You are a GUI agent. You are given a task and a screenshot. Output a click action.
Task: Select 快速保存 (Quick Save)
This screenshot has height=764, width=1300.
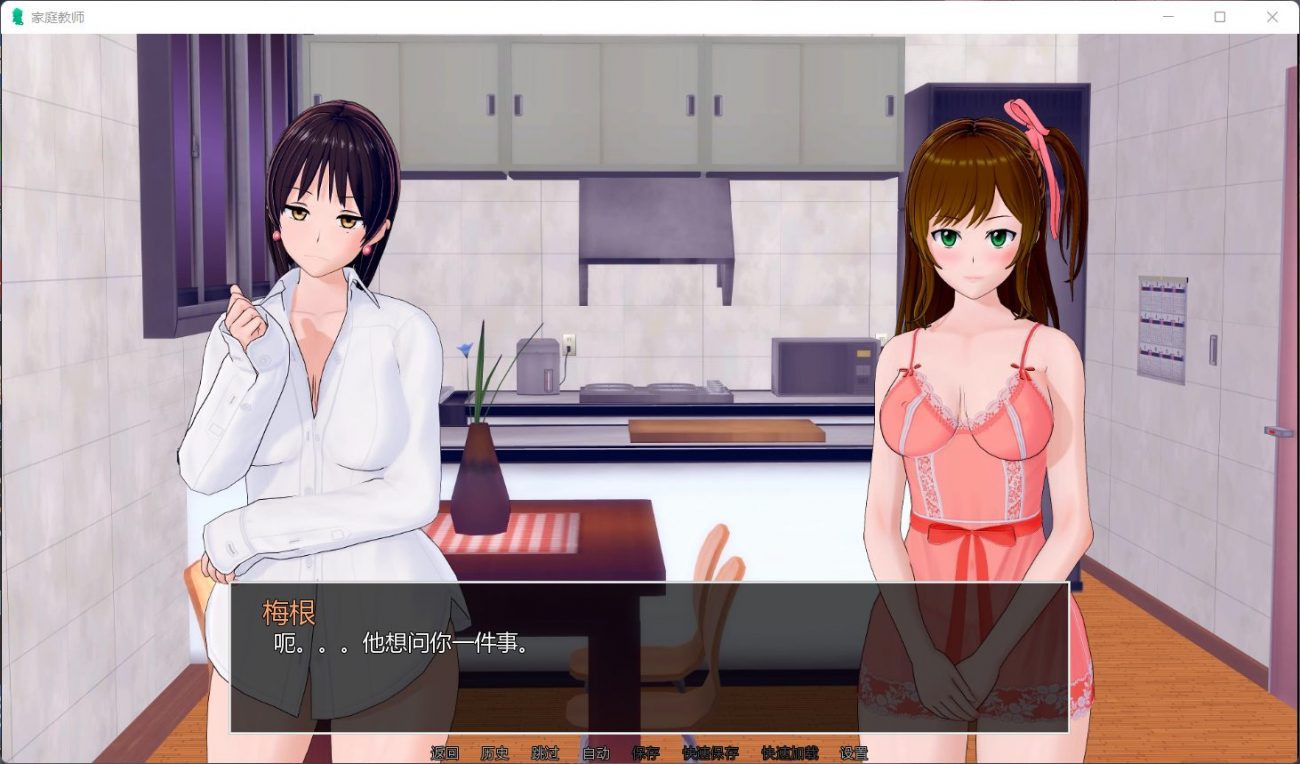tap(710, 753)
